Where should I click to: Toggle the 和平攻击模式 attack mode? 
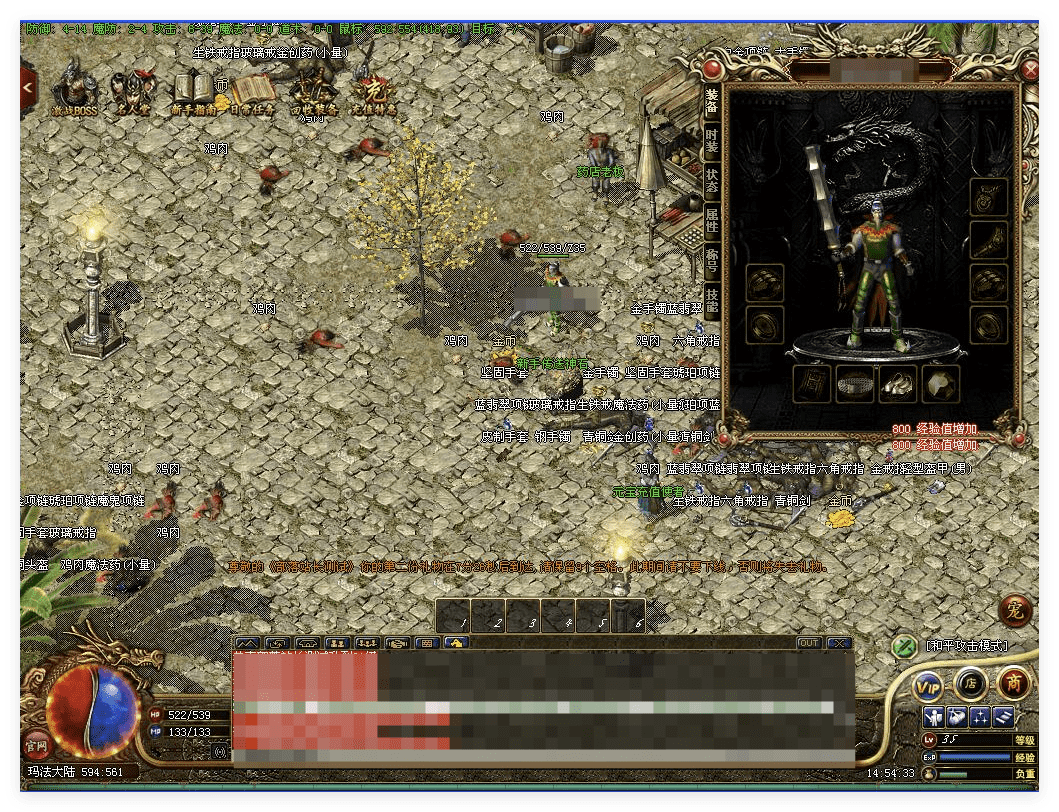point(905,646)
